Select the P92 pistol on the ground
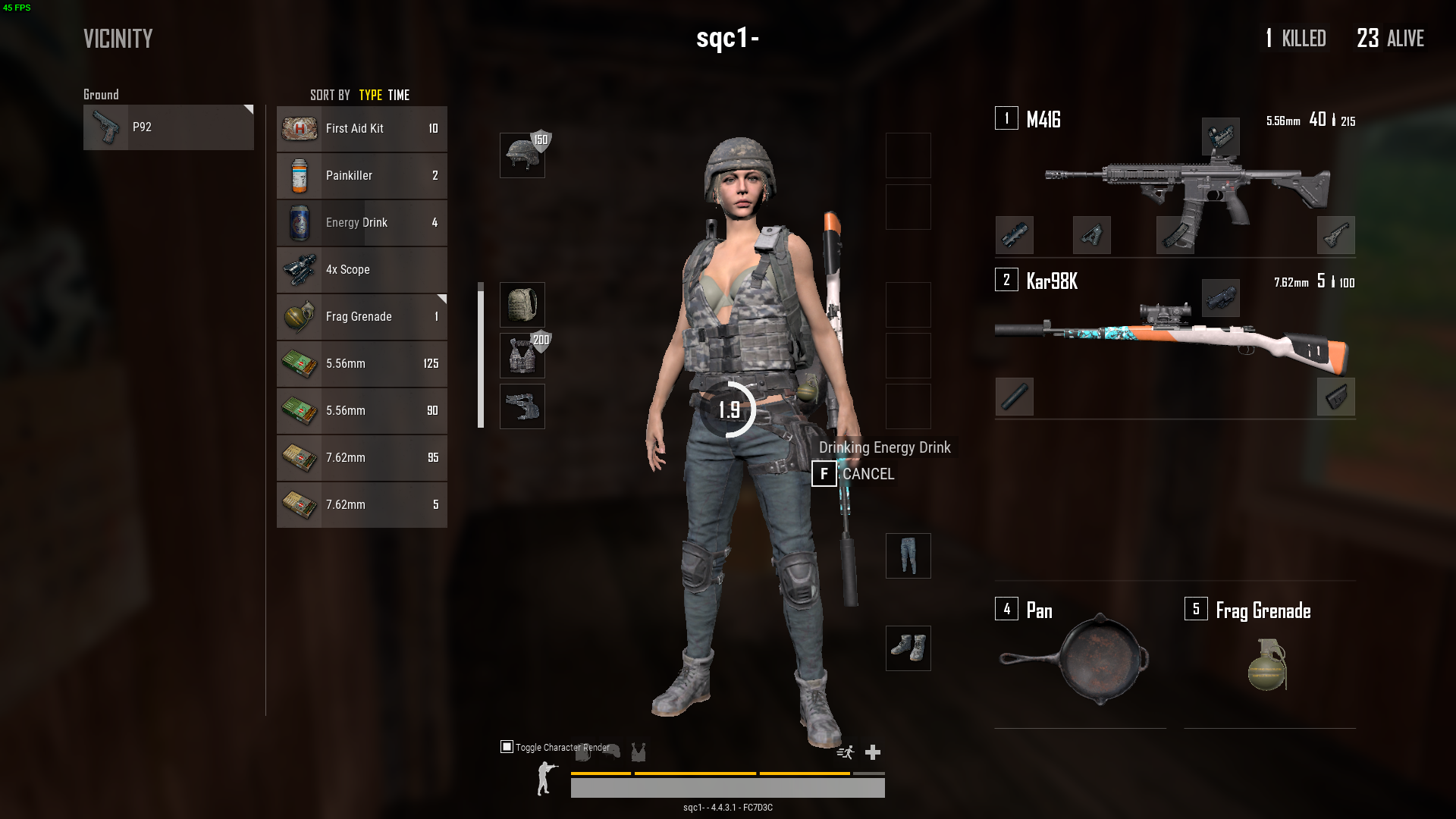1456x819 pixels. (168, 127)
